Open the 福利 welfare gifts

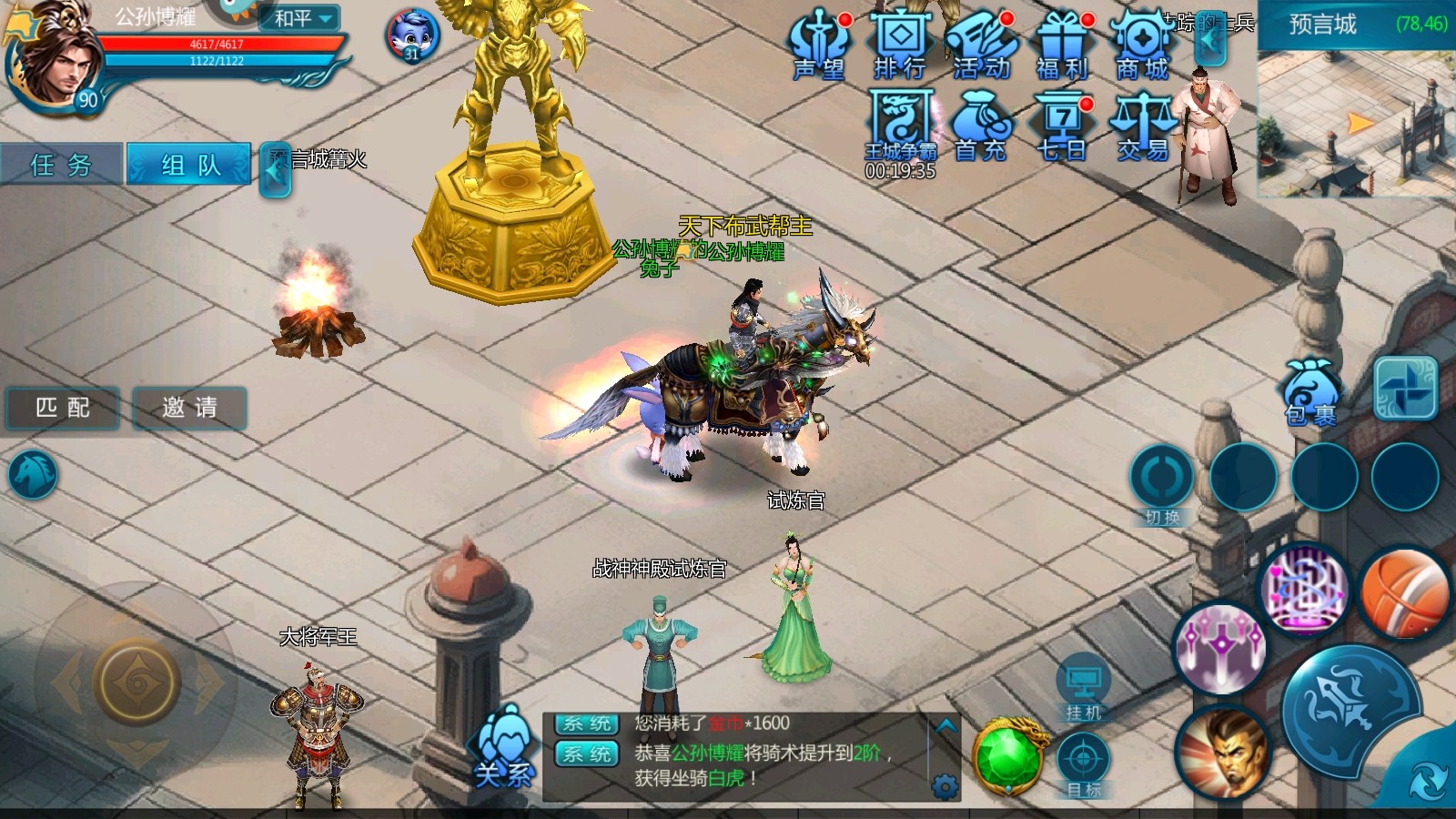coord(1062,45)
